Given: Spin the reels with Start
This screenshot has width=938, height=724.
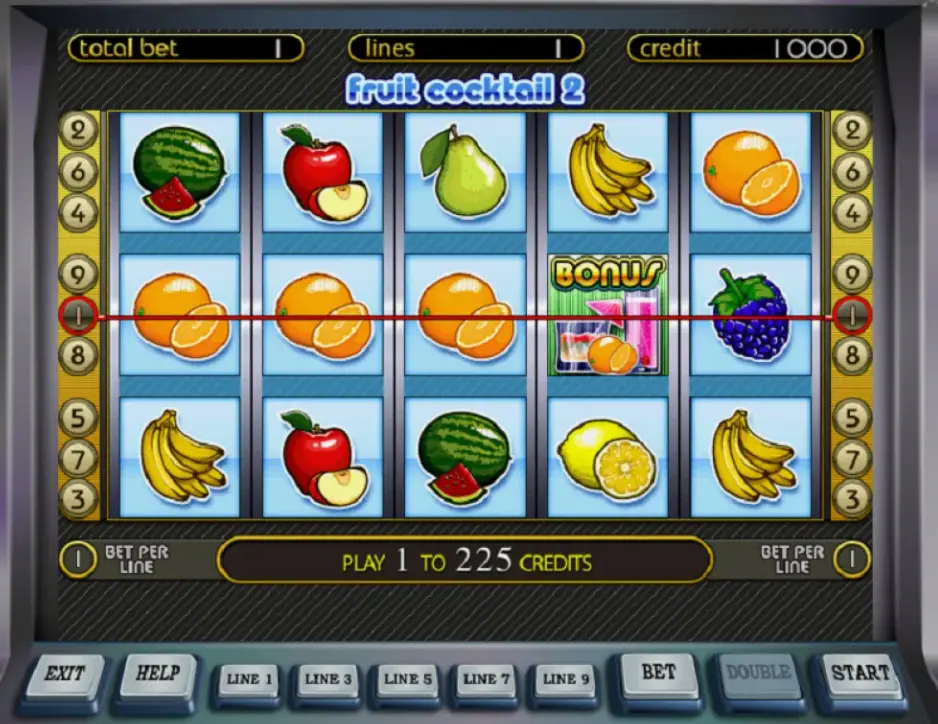Looking at the screenshot, I should 860,675.
